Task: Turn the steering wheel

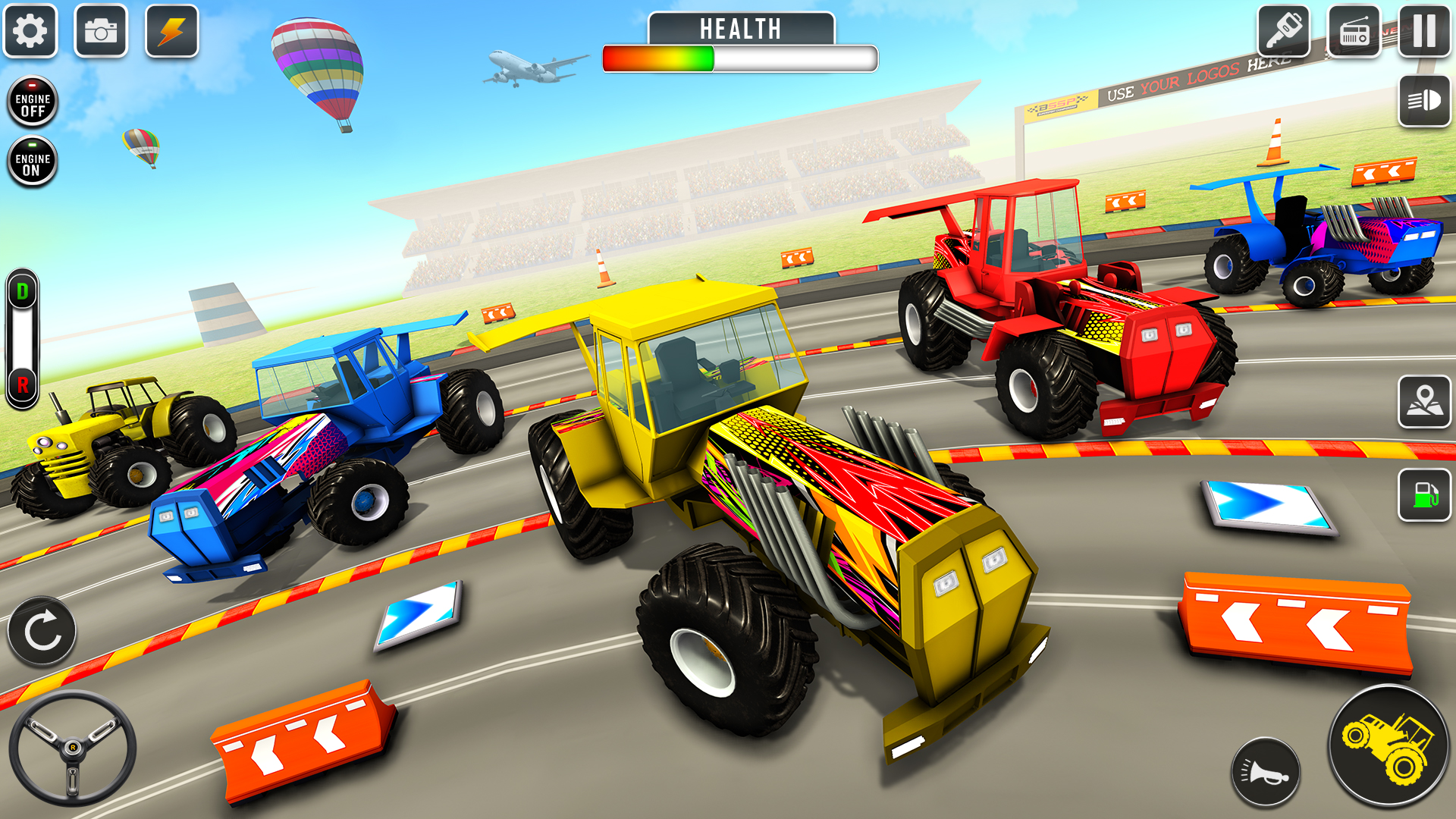Action: 74,747
